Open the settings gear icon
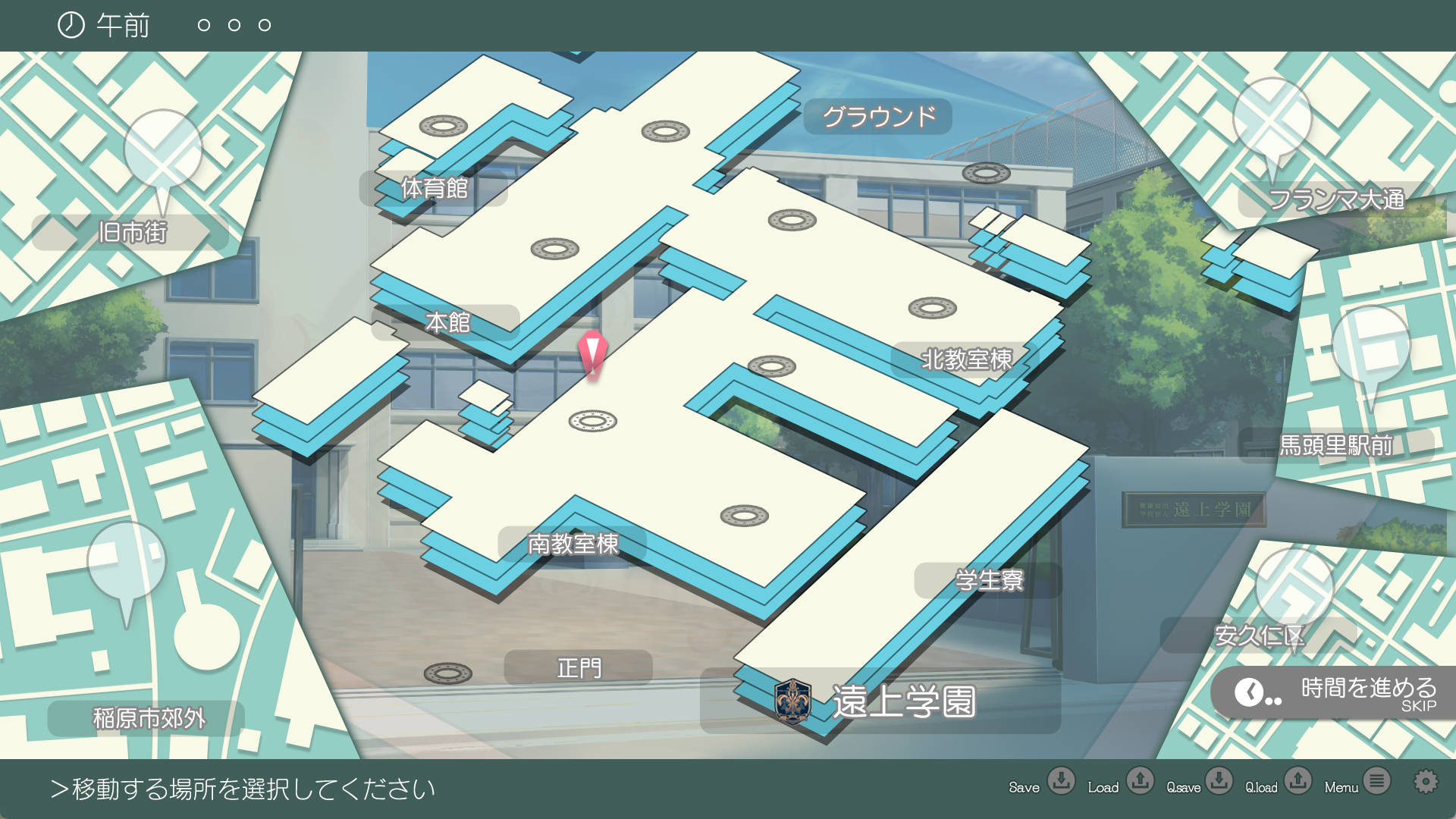This screenshot has height=819, width=1456. click(1427, 780)
